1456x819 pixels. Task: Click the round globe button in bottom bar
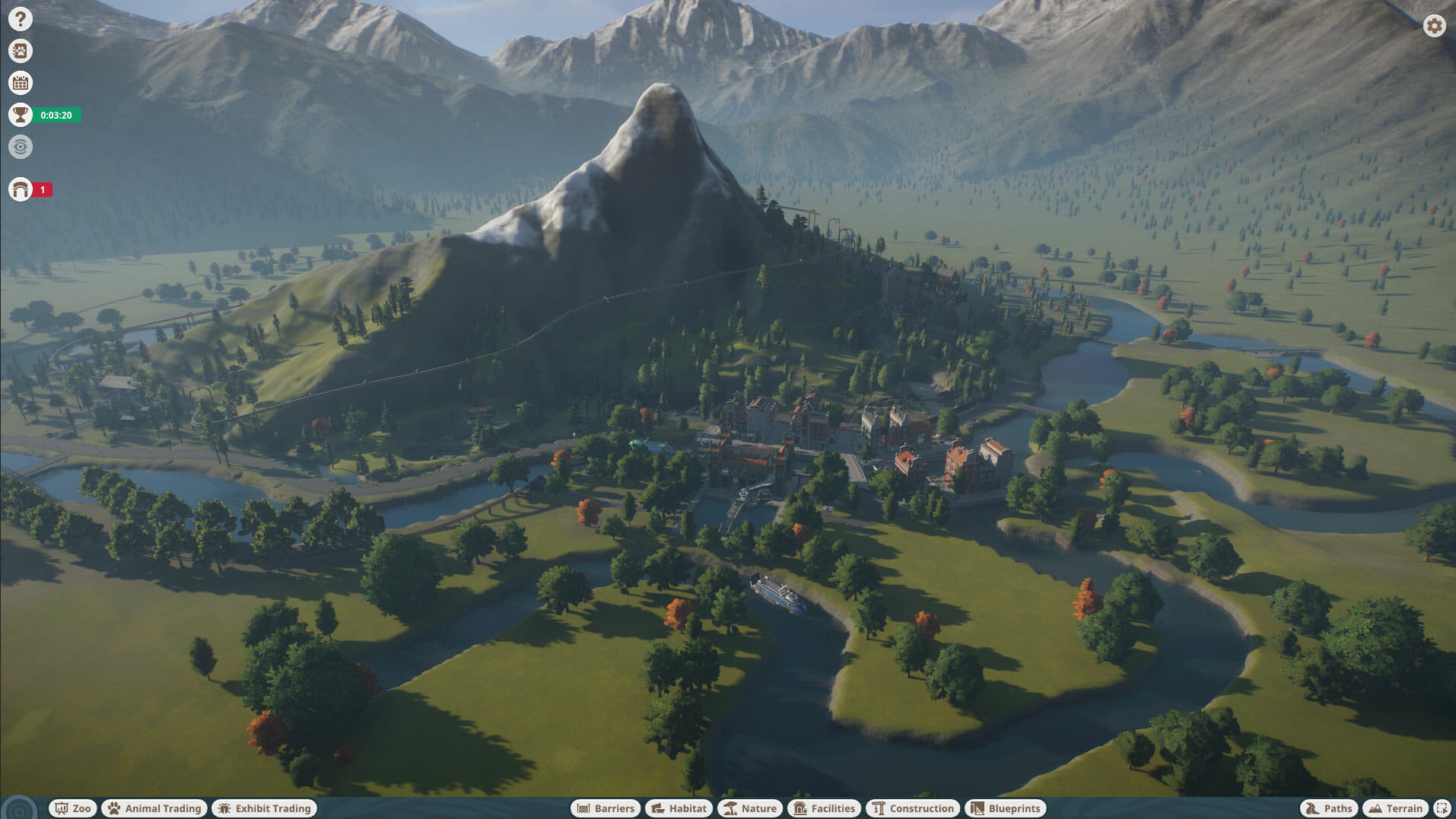[19, 809]
